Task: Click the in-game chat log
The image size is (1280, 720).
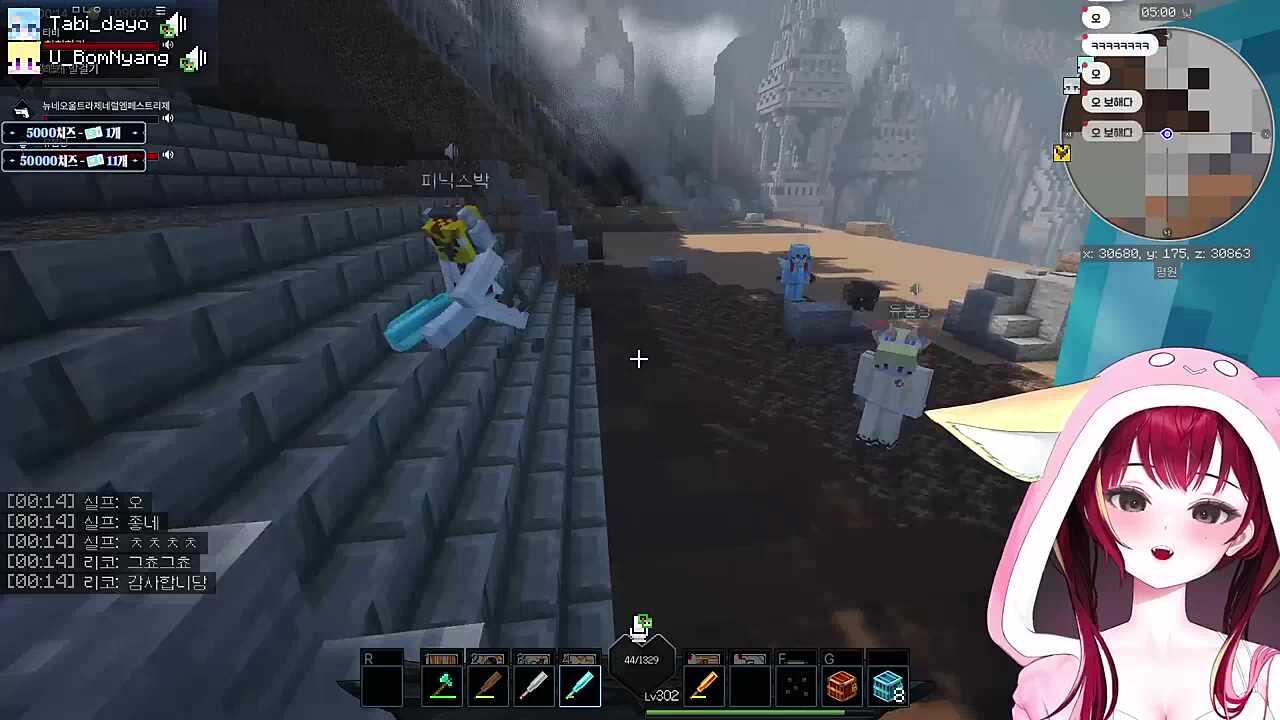Action: pyautogui.click(x=108, y=542)
